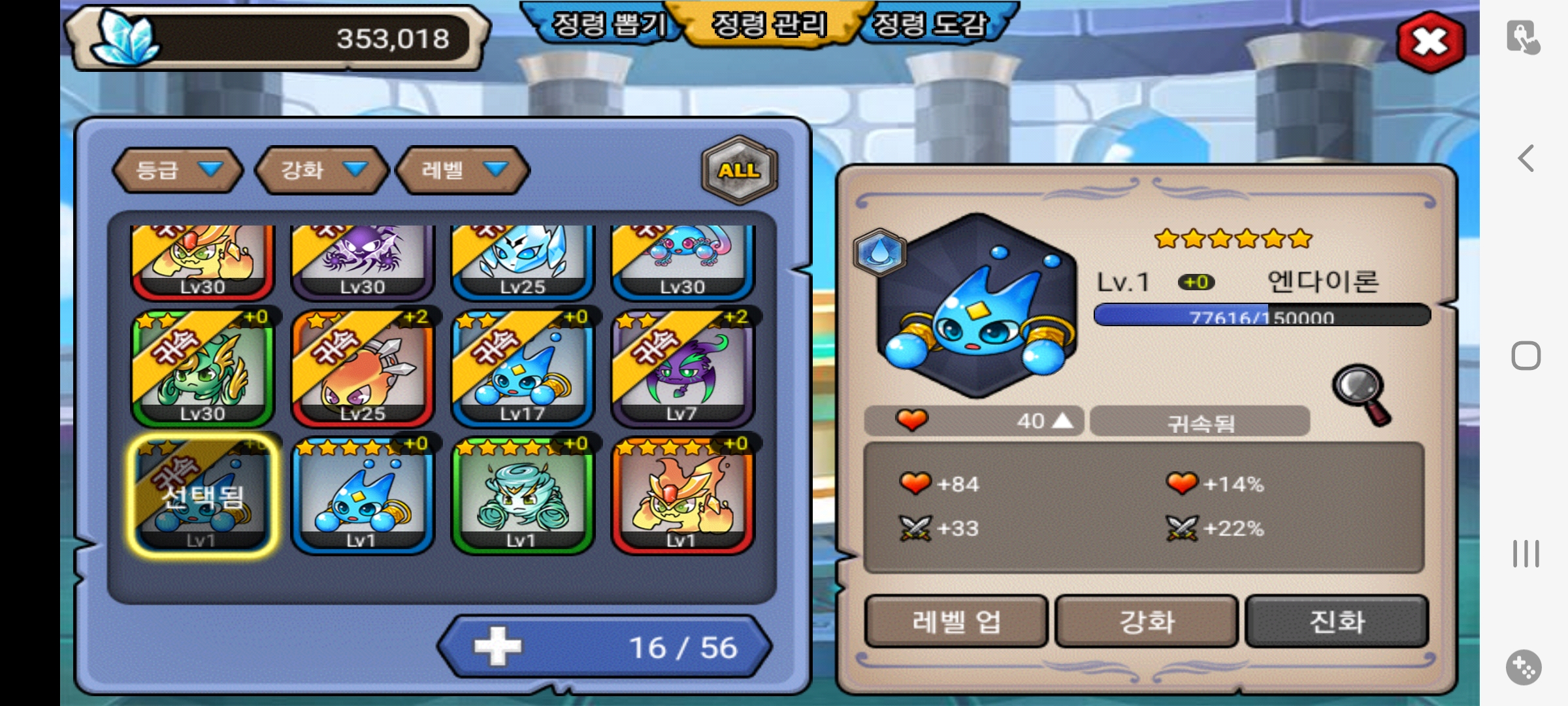Click the ALL filter hexagon button
The image size is (1568, 706).
[x=739, y=170]
